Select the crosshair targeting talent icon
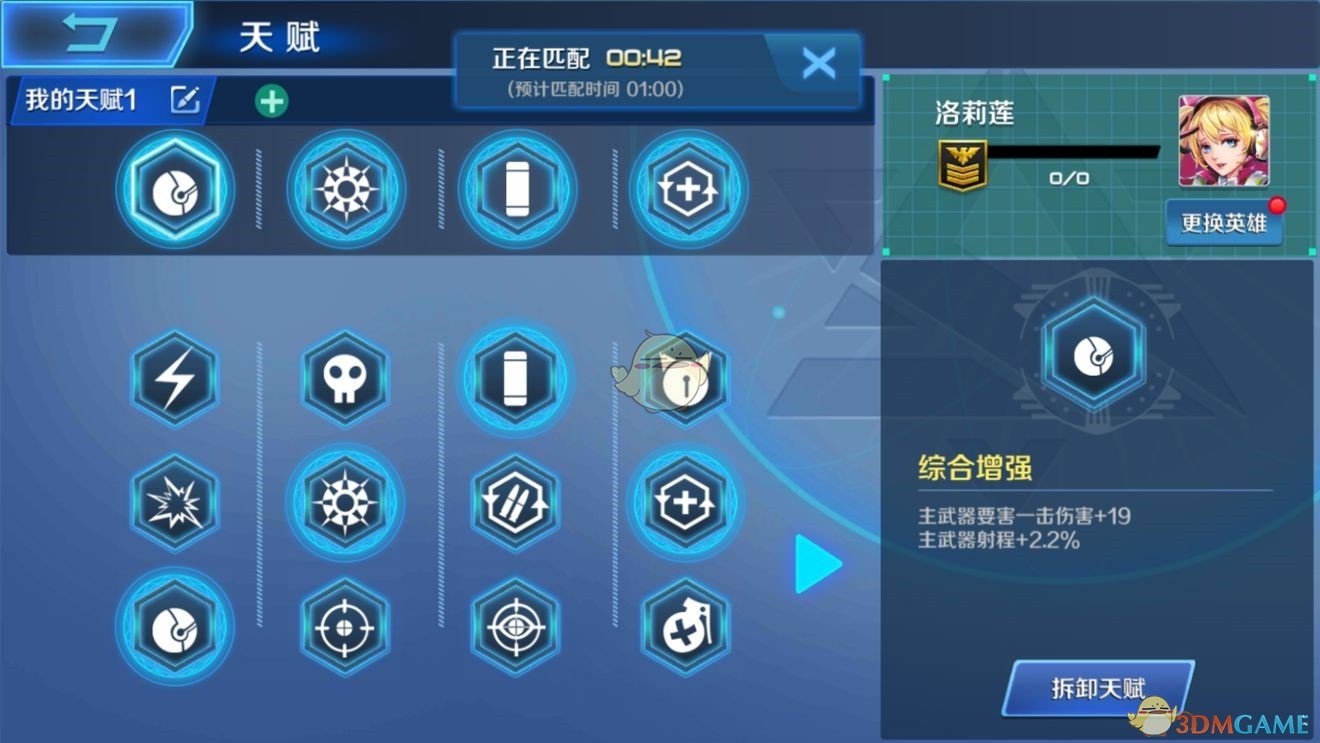1320x743 pixels. coord(345,628)
